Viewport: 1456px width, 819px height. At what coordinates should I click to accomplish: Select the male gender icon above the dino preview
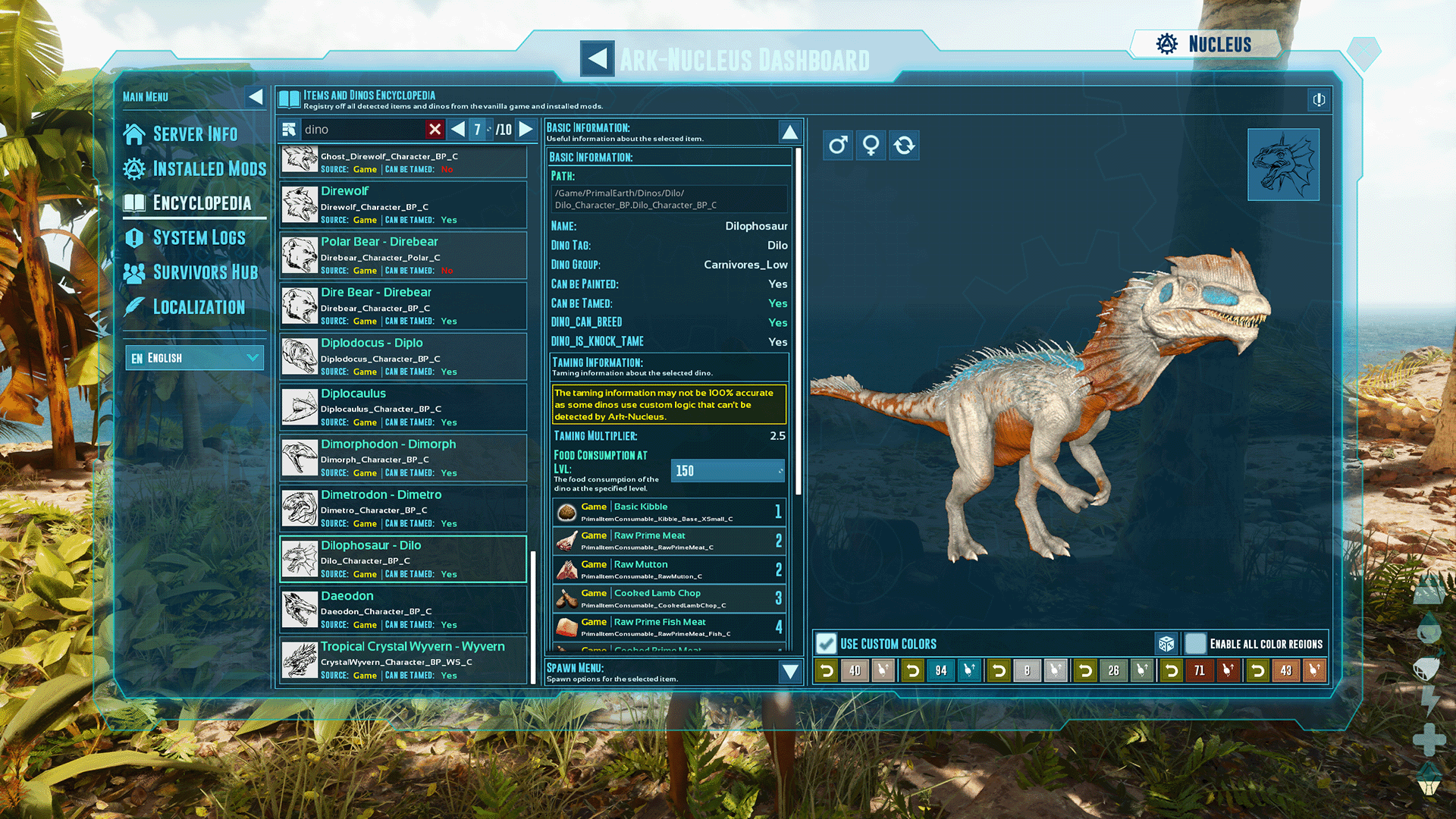click(x=837, y=145)
